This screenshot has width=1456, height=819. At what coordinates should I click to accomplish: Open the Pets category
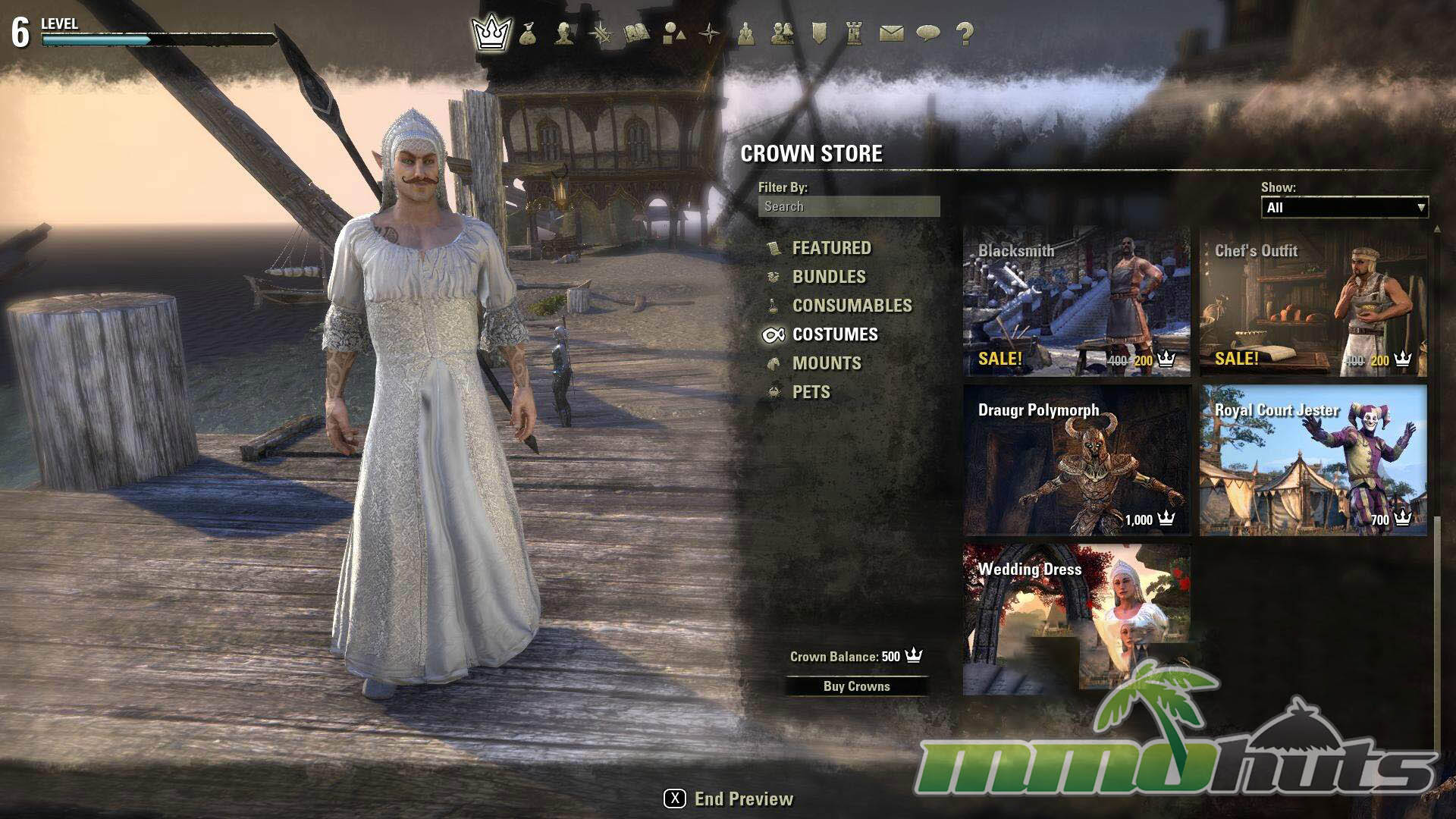pos(811,392)
